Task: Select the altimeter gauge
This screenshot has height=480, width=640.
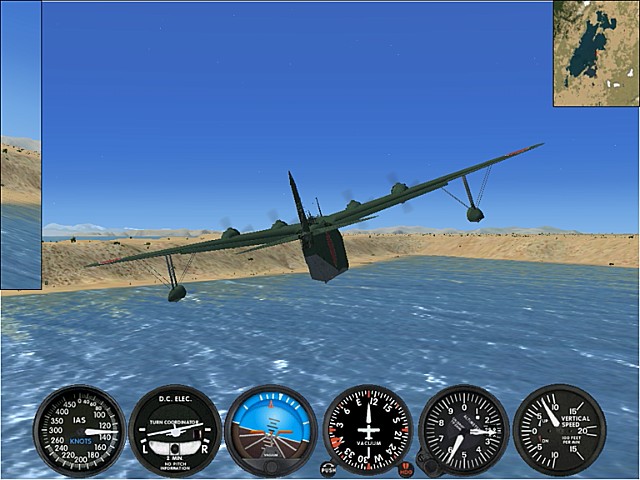Action: pos(463,430)
